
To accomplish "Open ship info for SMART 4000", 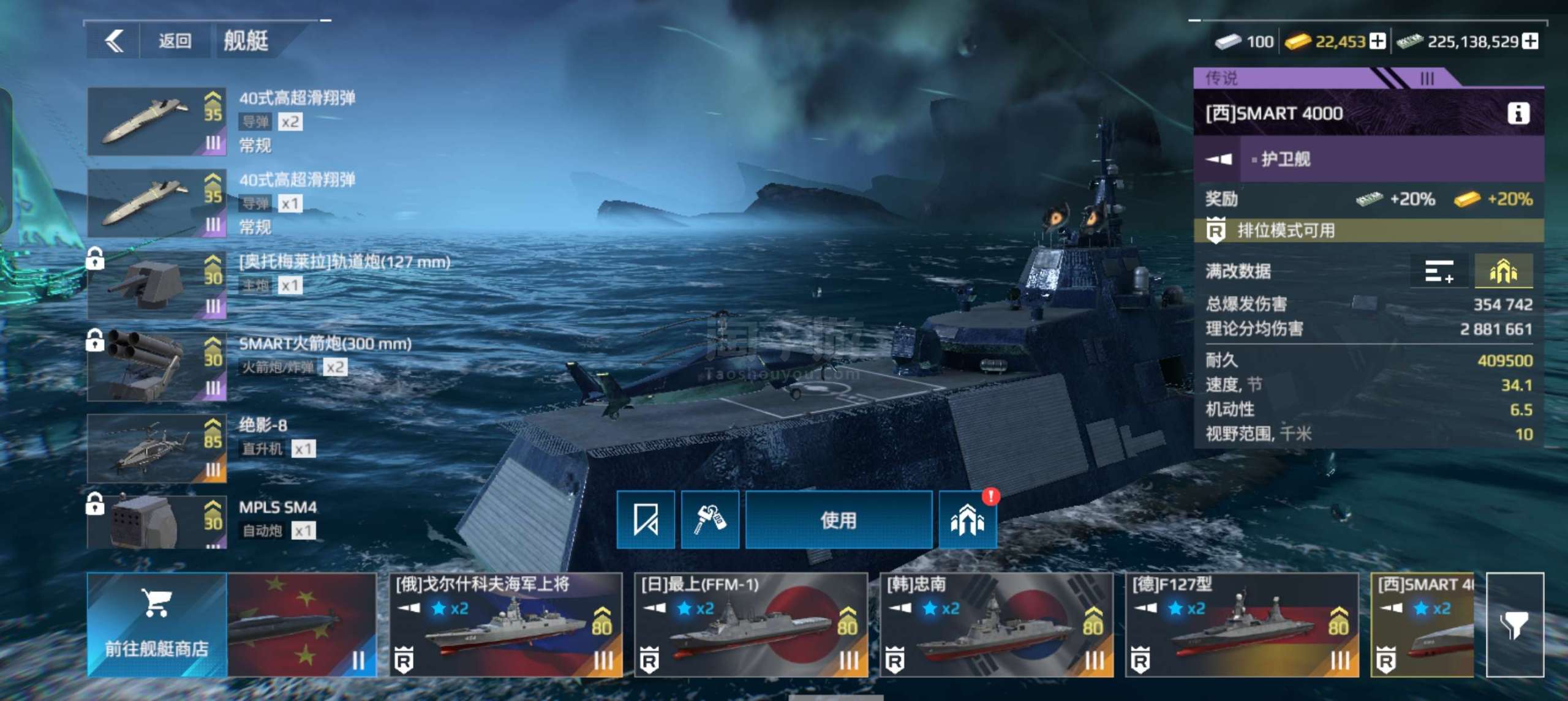I will coord(1518,113).
